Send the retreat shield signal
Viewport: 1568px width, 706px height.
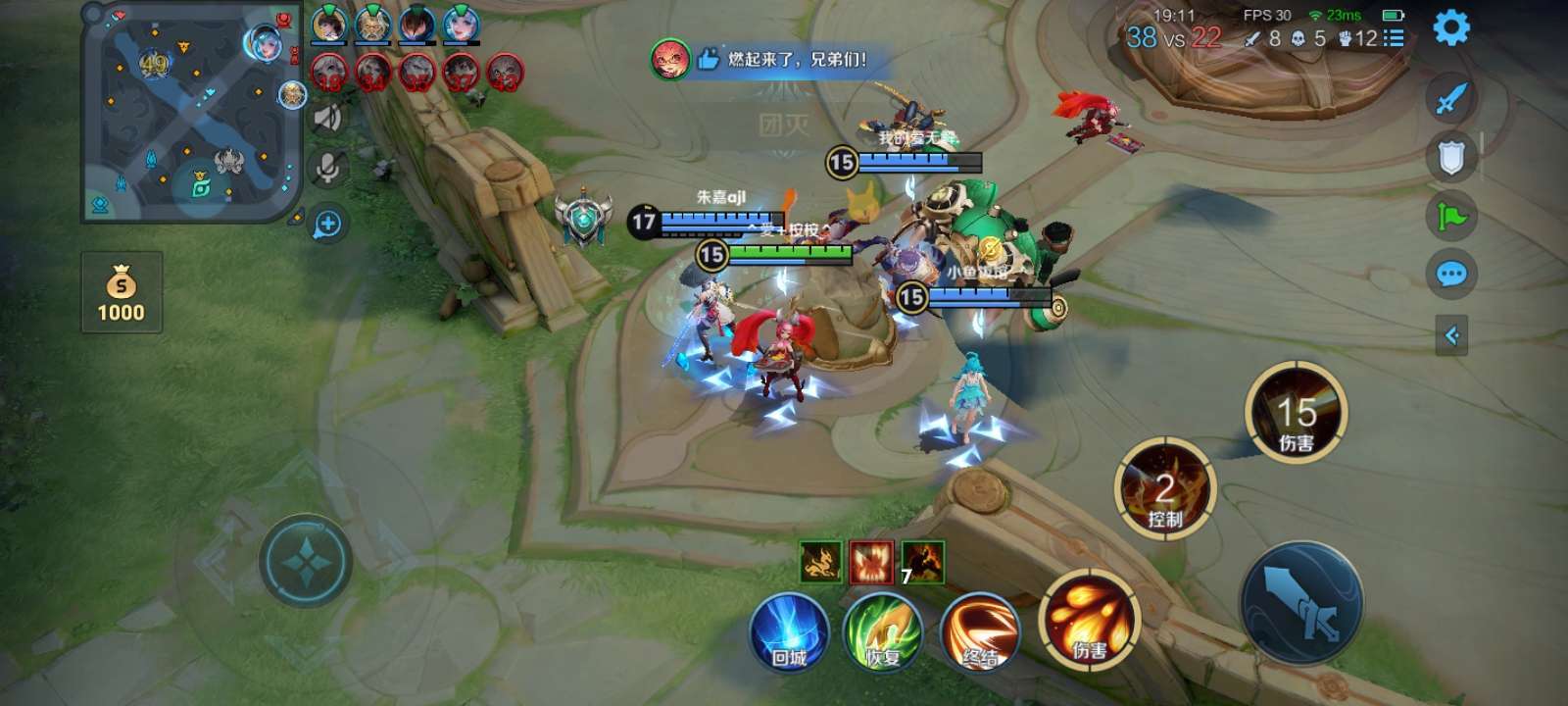1451,157
